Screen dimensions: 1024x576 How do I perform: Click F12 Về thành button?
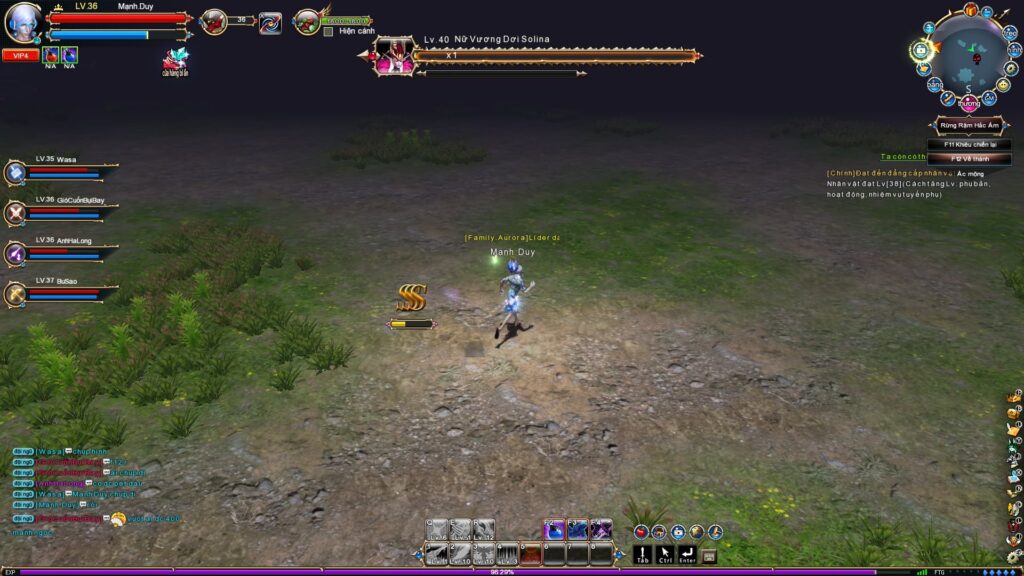click(969, 159)
